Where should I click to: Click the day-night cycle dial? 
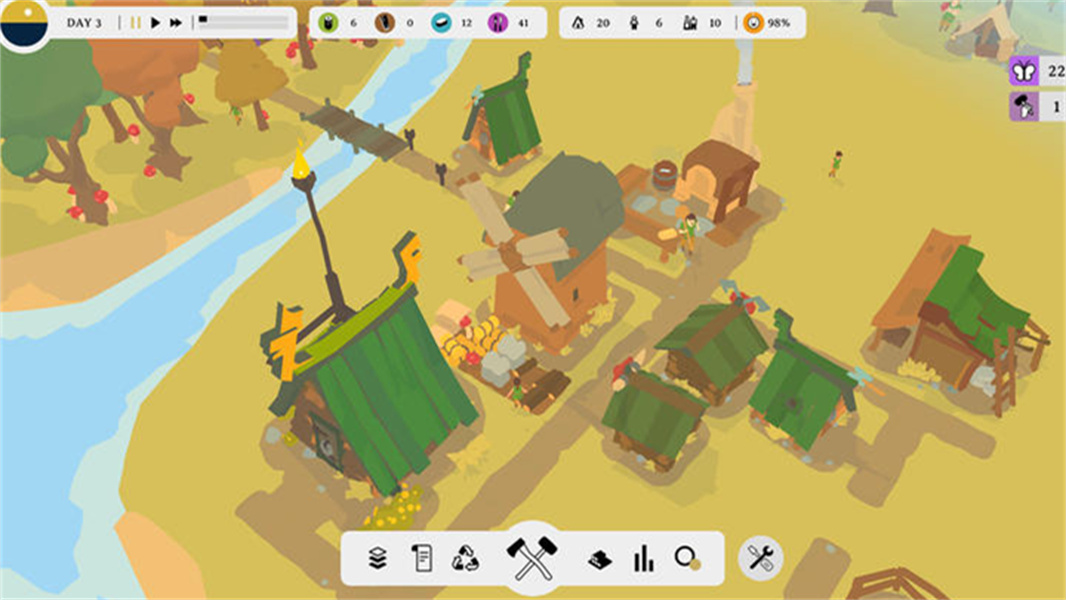point(24,22)
